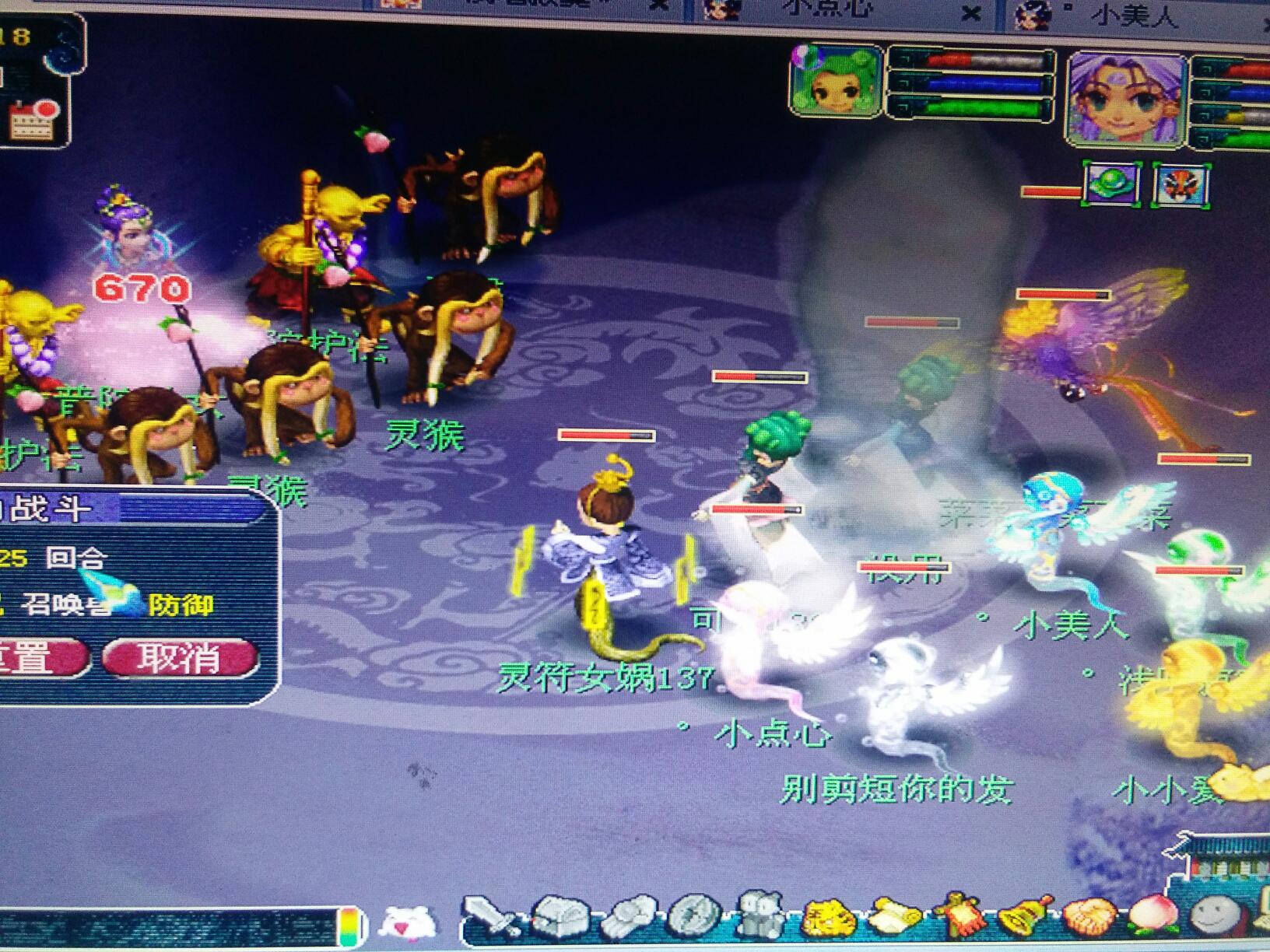Click the opera mask status icon
The image size is (1270, 952).
point(1181,185)
